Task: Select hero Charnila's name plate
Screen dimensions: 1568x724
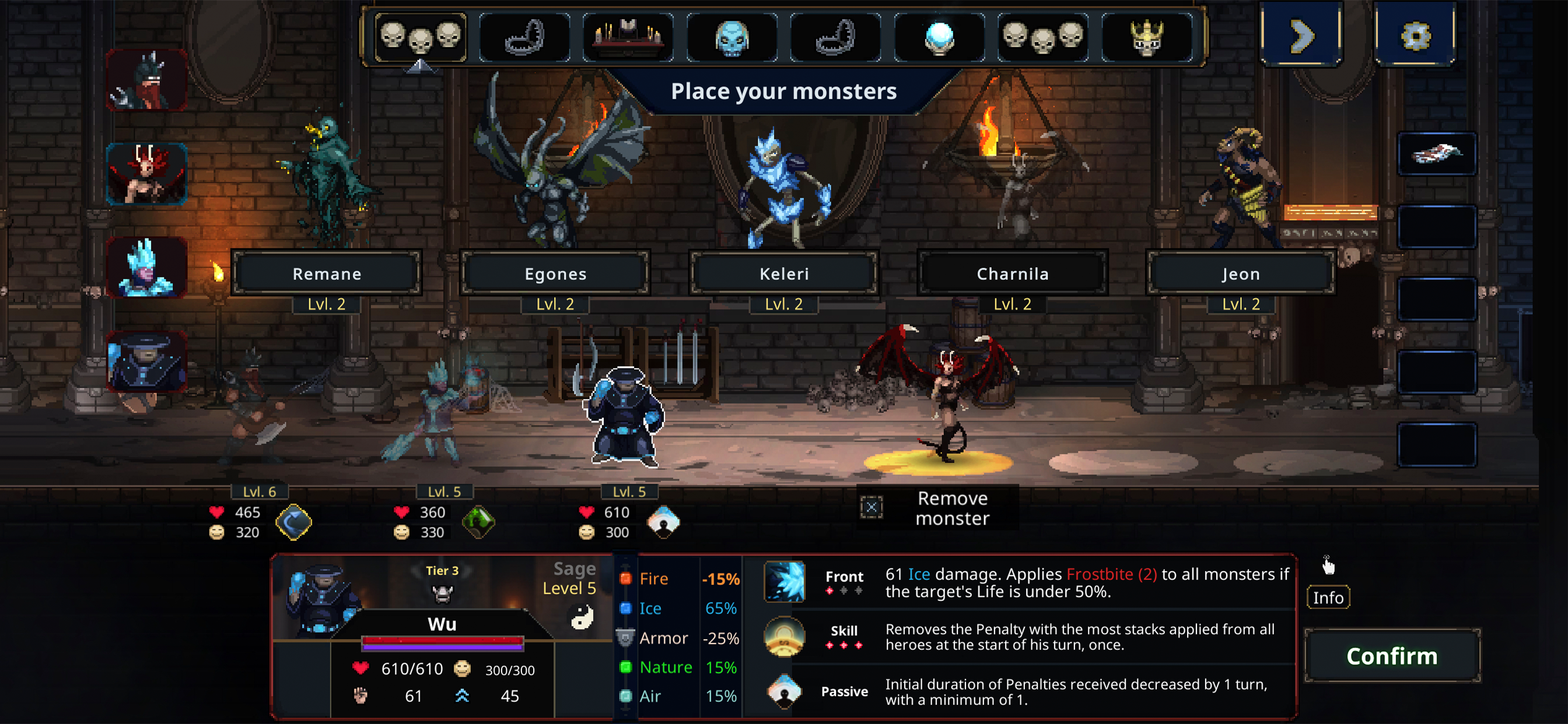Action: [1012, 274]
